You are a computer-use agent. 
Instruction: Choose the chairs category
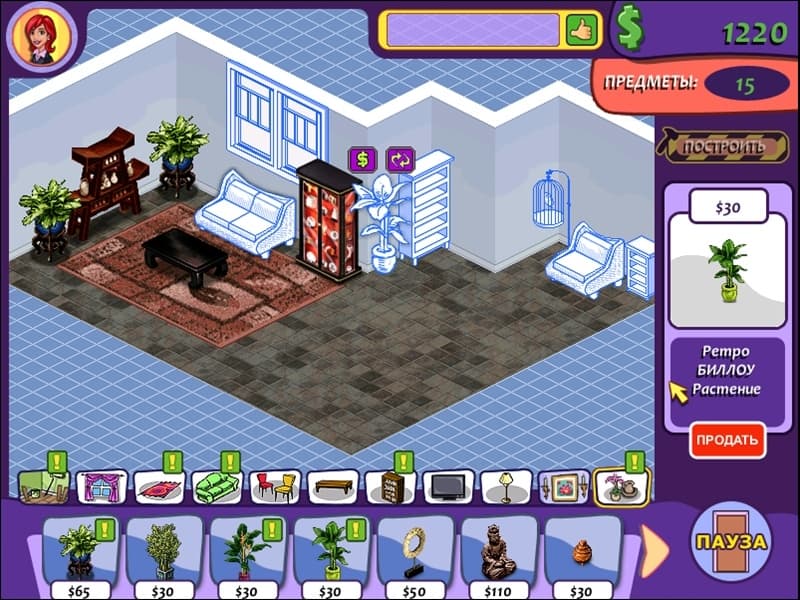(x=274, y=487)
